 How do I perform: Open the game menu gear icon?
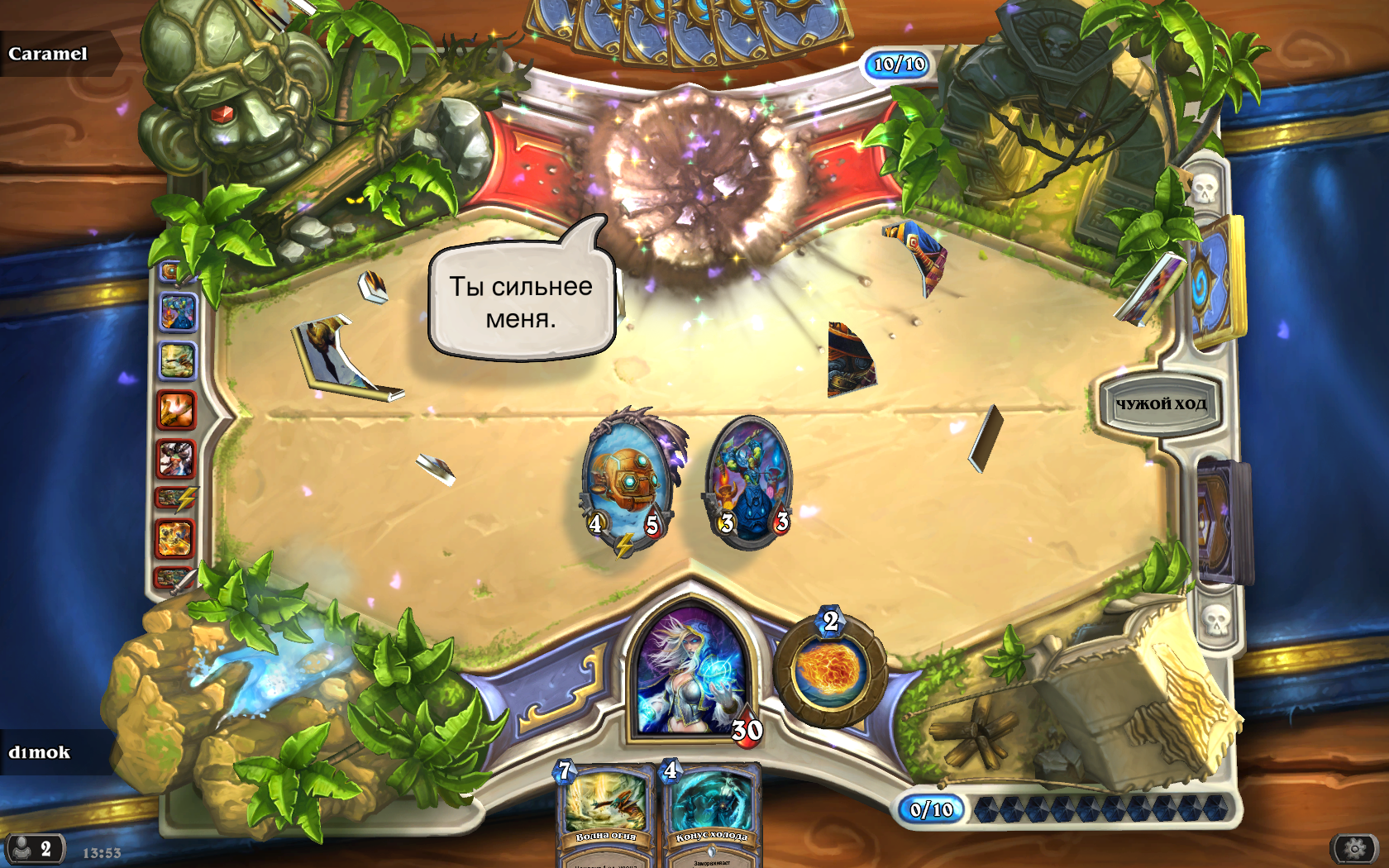[1354, 848]
